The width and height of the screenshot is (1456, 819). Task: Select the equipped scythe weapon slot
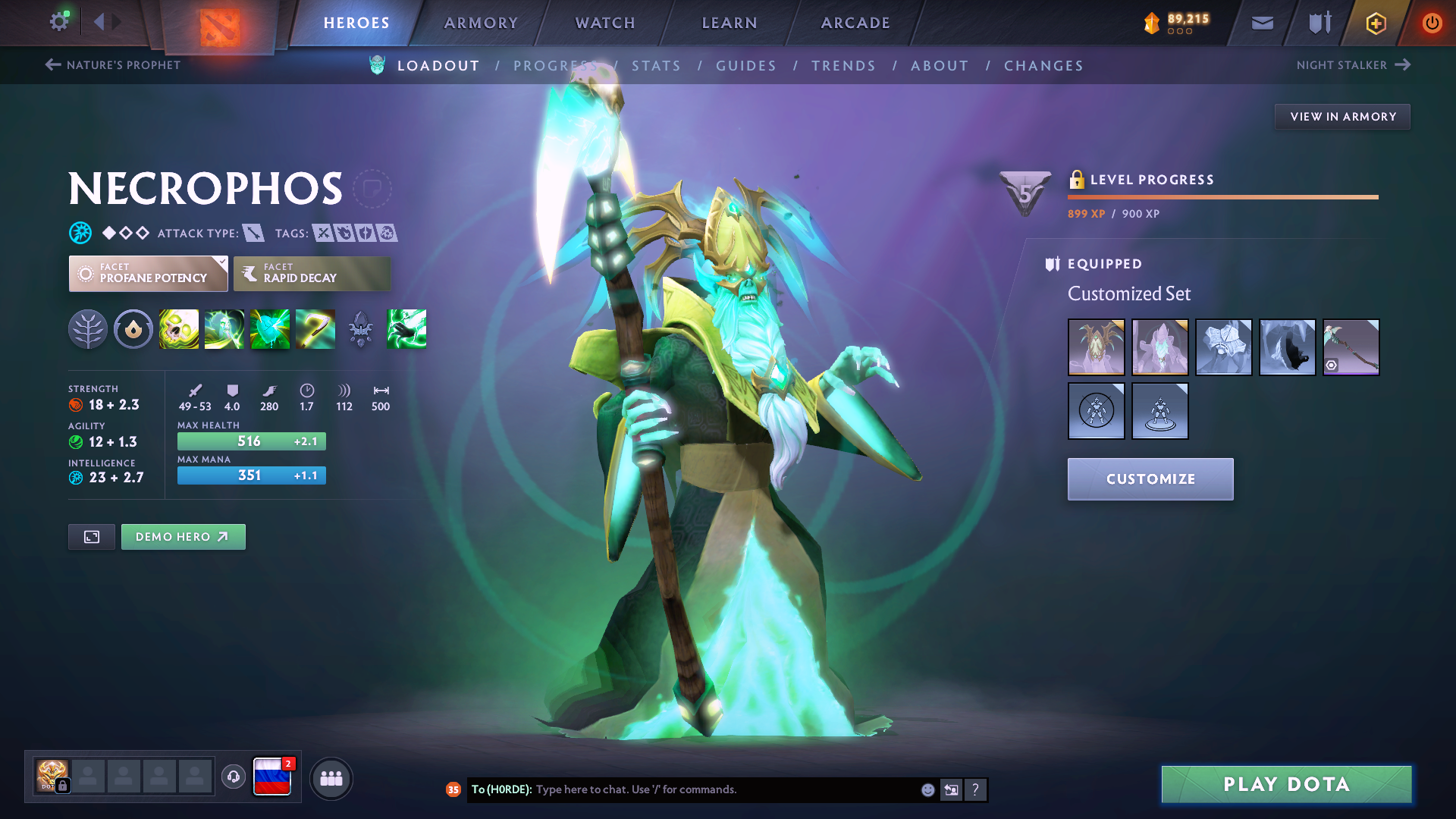[1351, 347]
